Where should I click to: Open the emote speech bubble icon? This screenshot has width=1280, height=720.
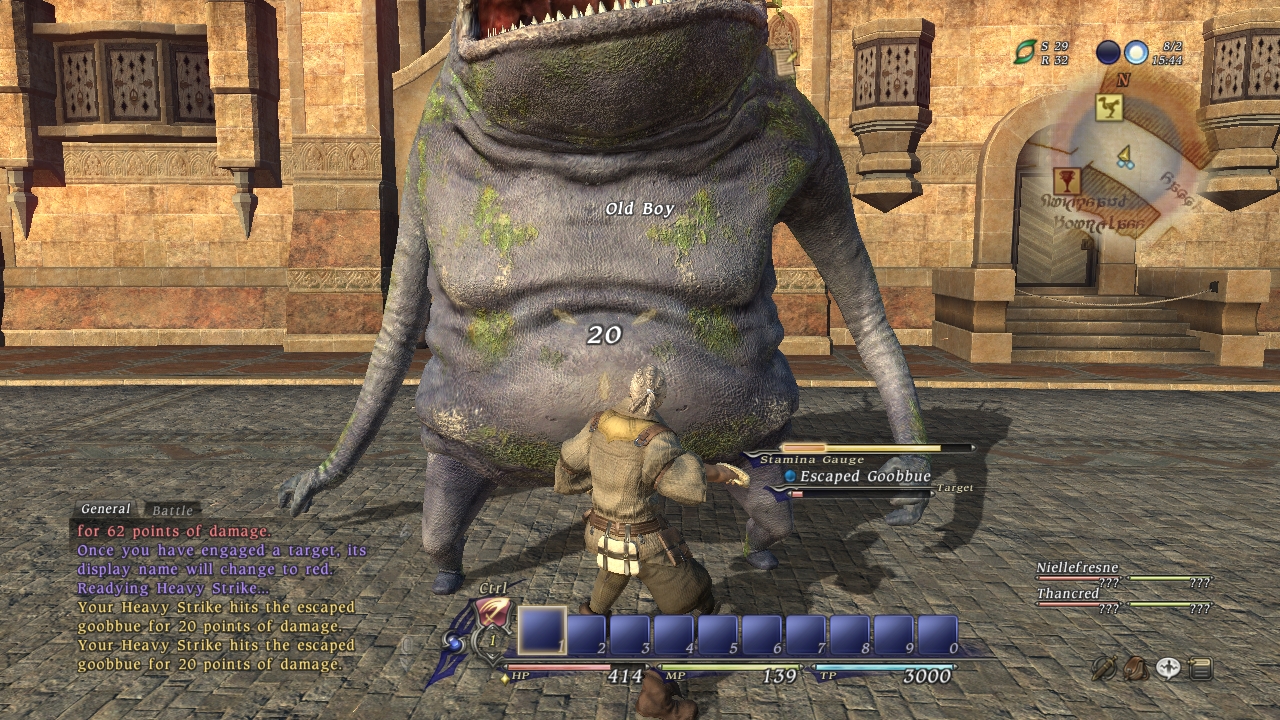coord(1168,668)
